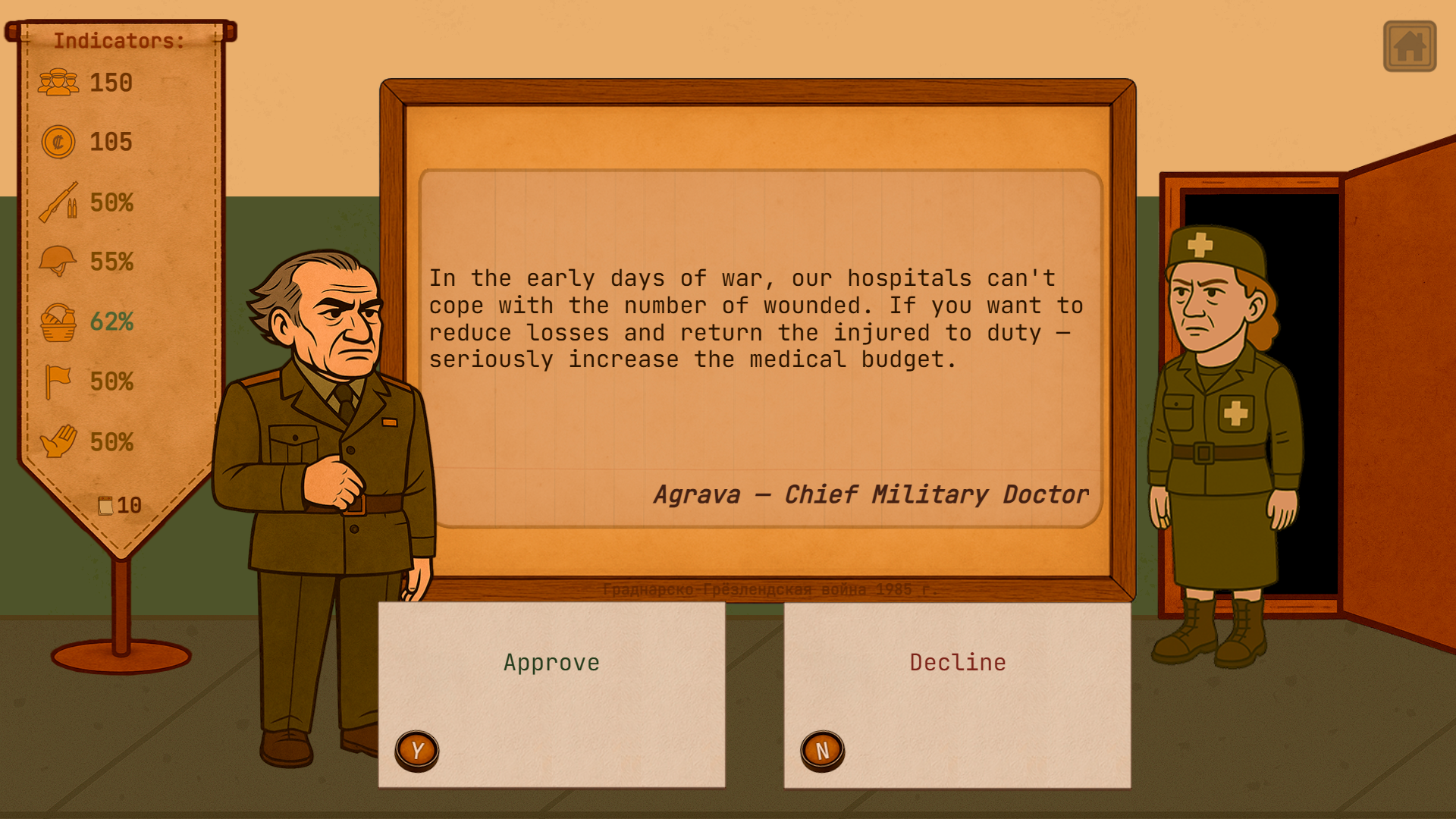
Task: Select the coin currency indicator
Action: click(59, 142)
